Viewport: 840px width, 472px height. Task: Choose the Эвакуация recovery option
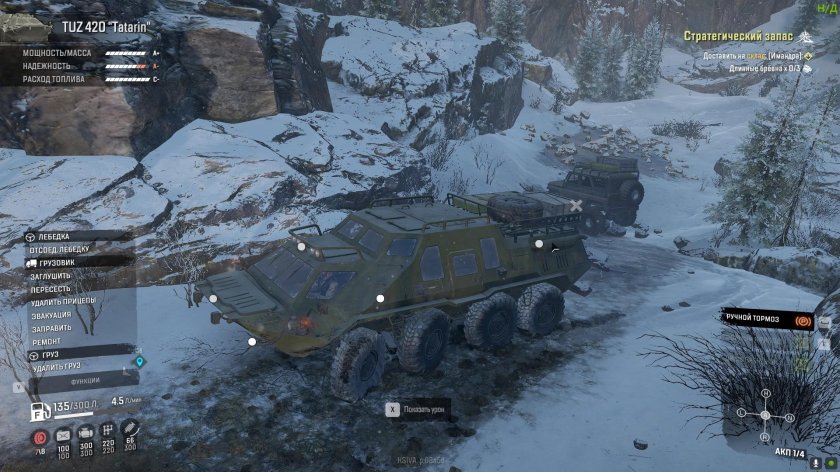(x=51, y=315)
